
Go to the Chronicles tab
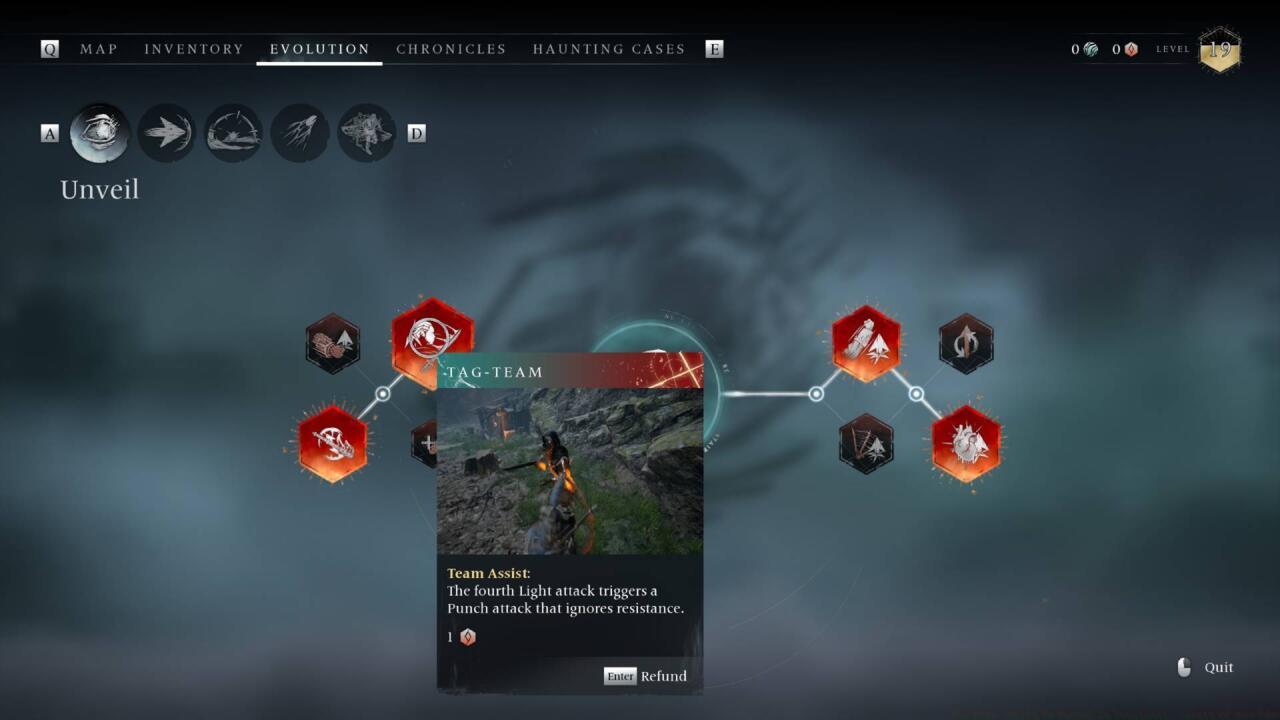[x=451, y=49]
